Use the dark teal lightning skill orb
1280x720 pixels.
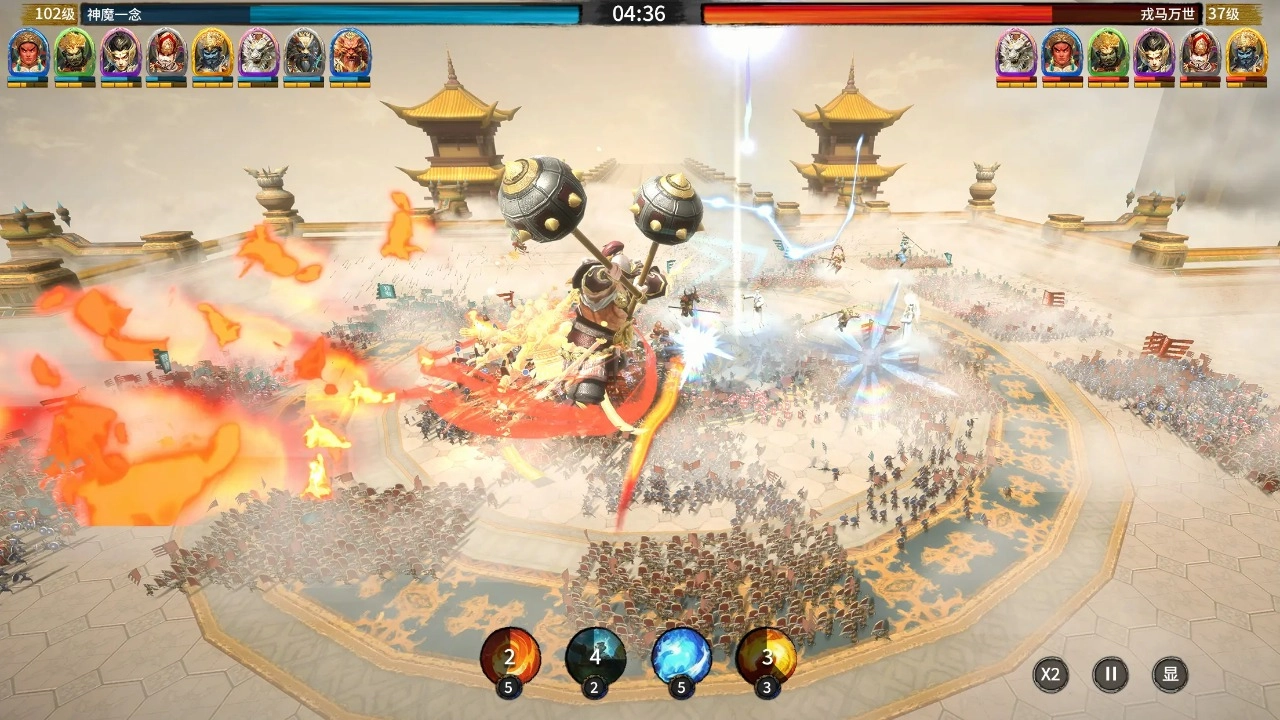(596, 657)
